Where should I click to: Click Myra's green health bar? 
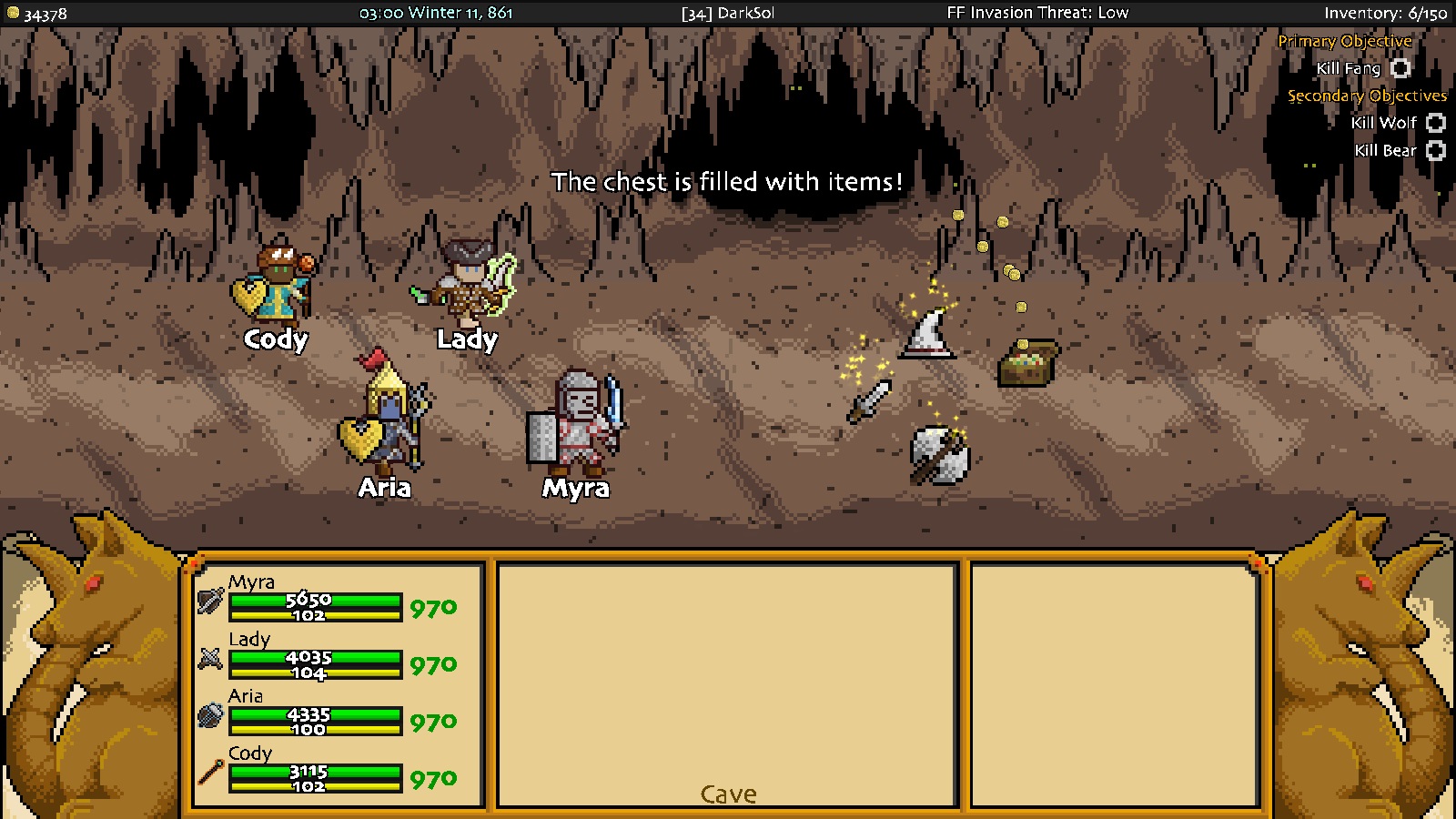[x=316, y=602]
